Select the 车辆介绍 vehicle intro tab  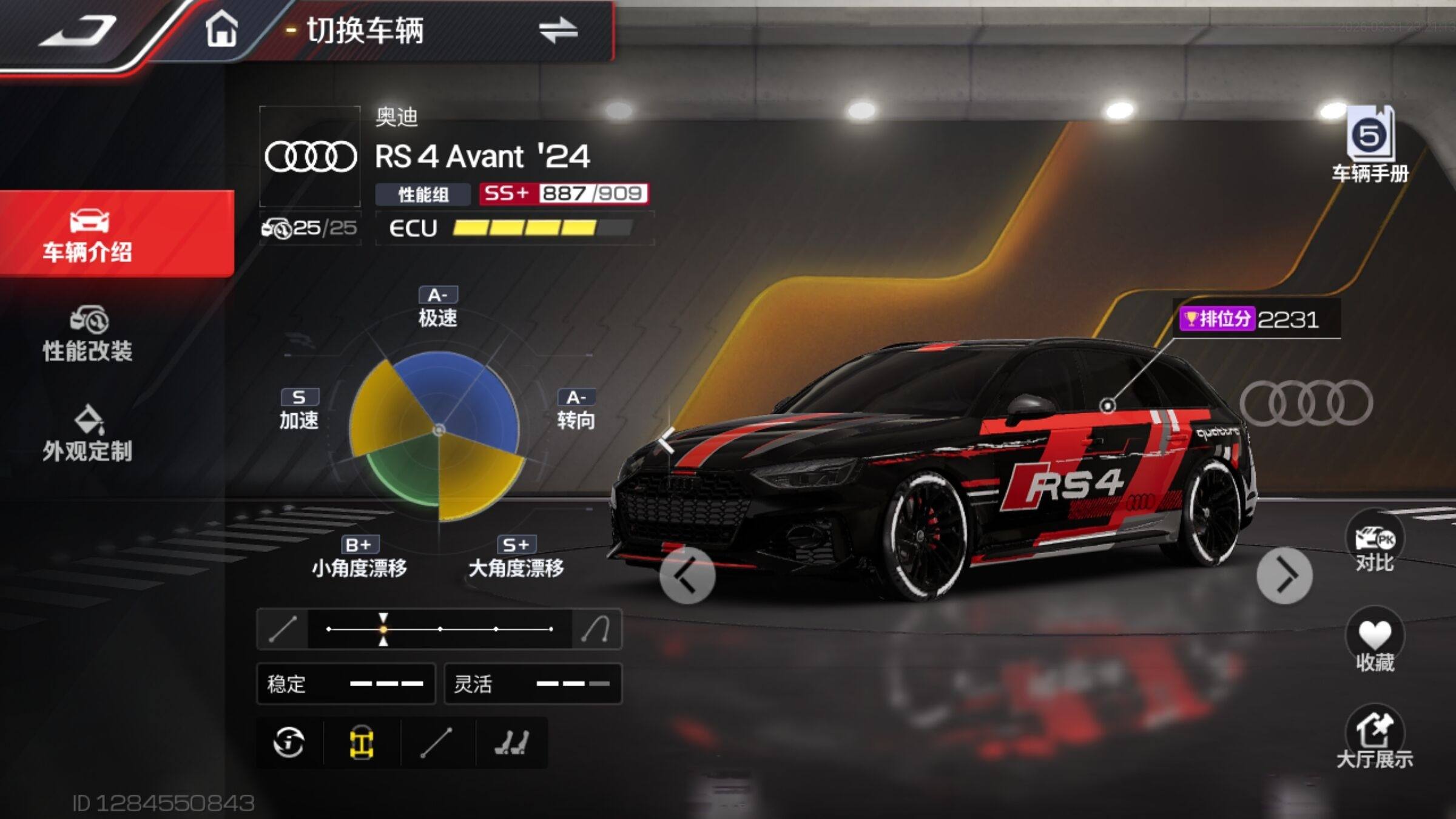89,235
